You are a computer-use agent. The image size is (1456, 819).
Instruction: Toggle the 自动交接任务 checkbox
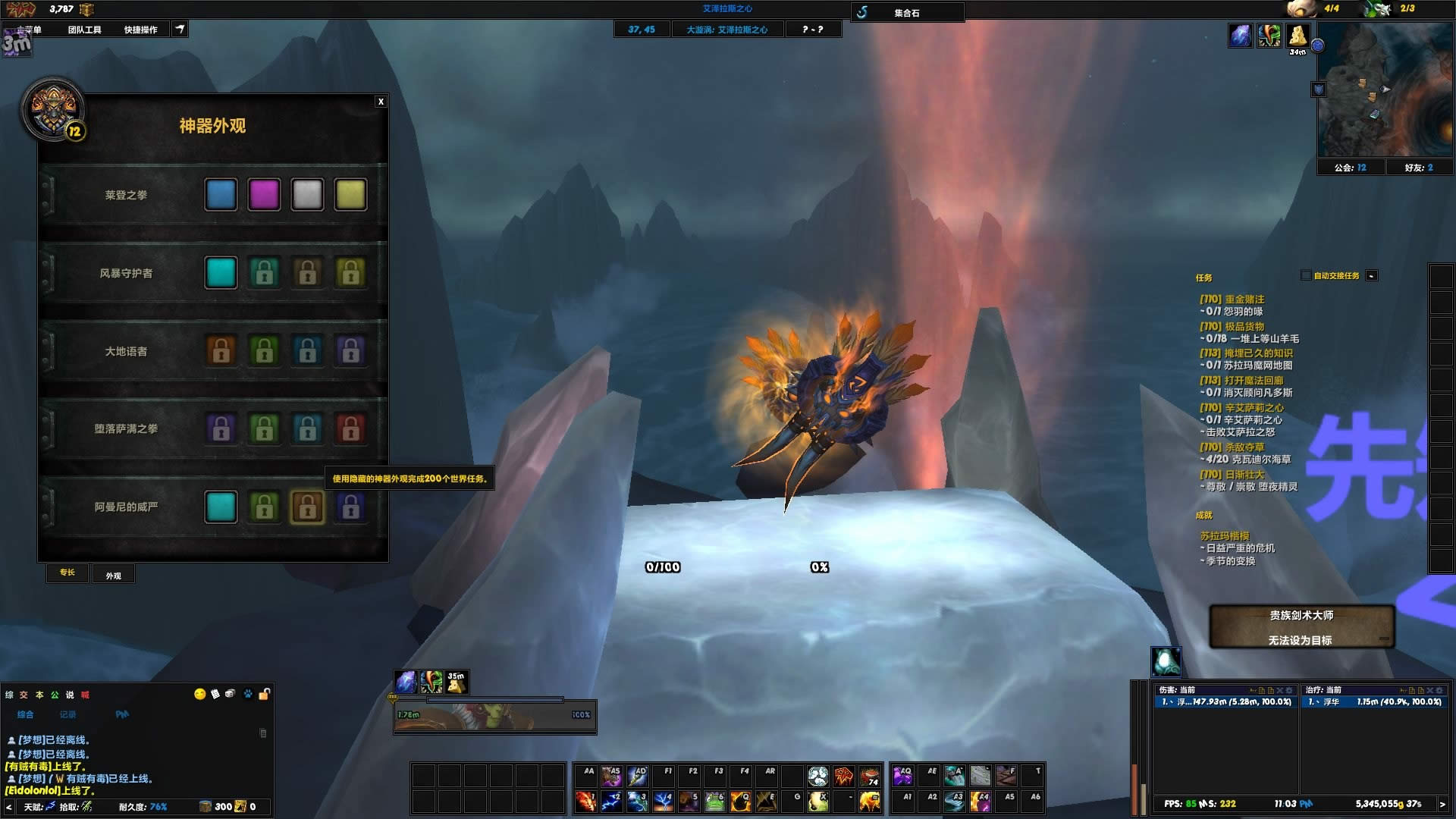pos(1306,275)
